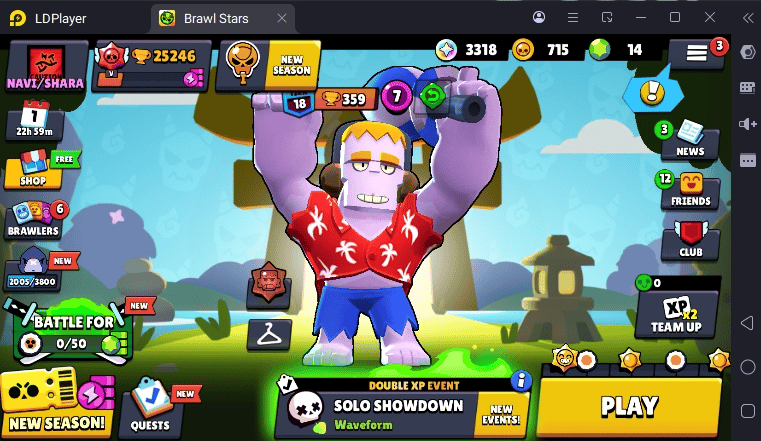Close the LDPlayer window
Viewport: 761px width, 441px height.
(711, 17)
